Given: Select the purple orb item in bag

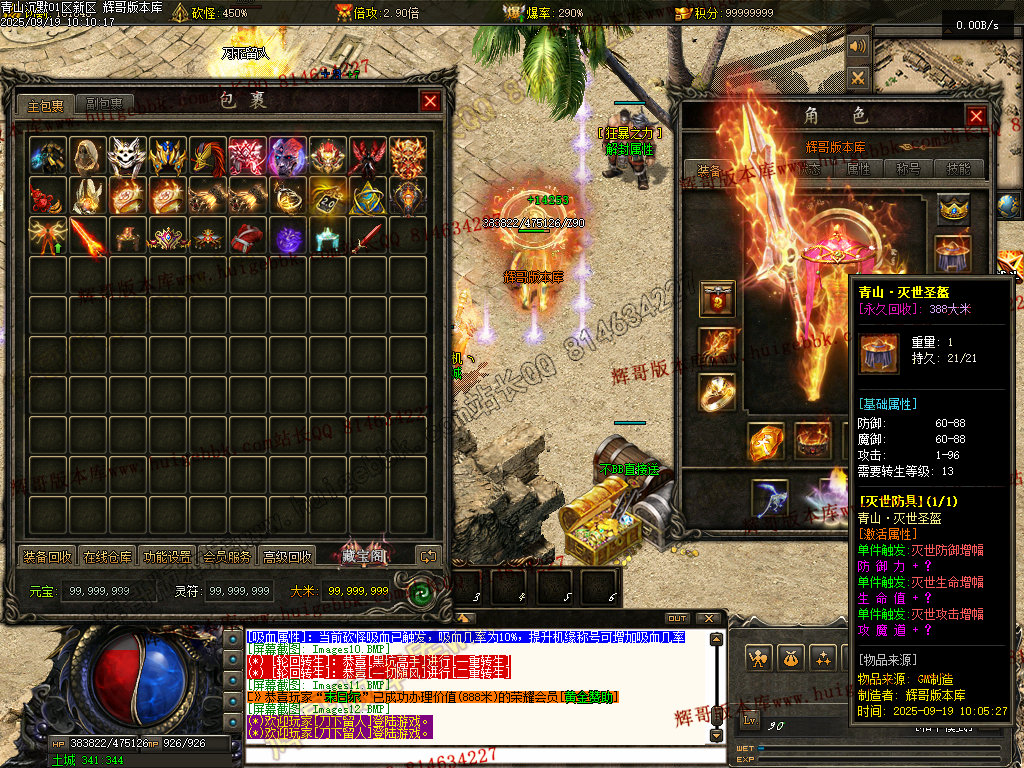Looking at the screenshot, I should tap(288, 237).
